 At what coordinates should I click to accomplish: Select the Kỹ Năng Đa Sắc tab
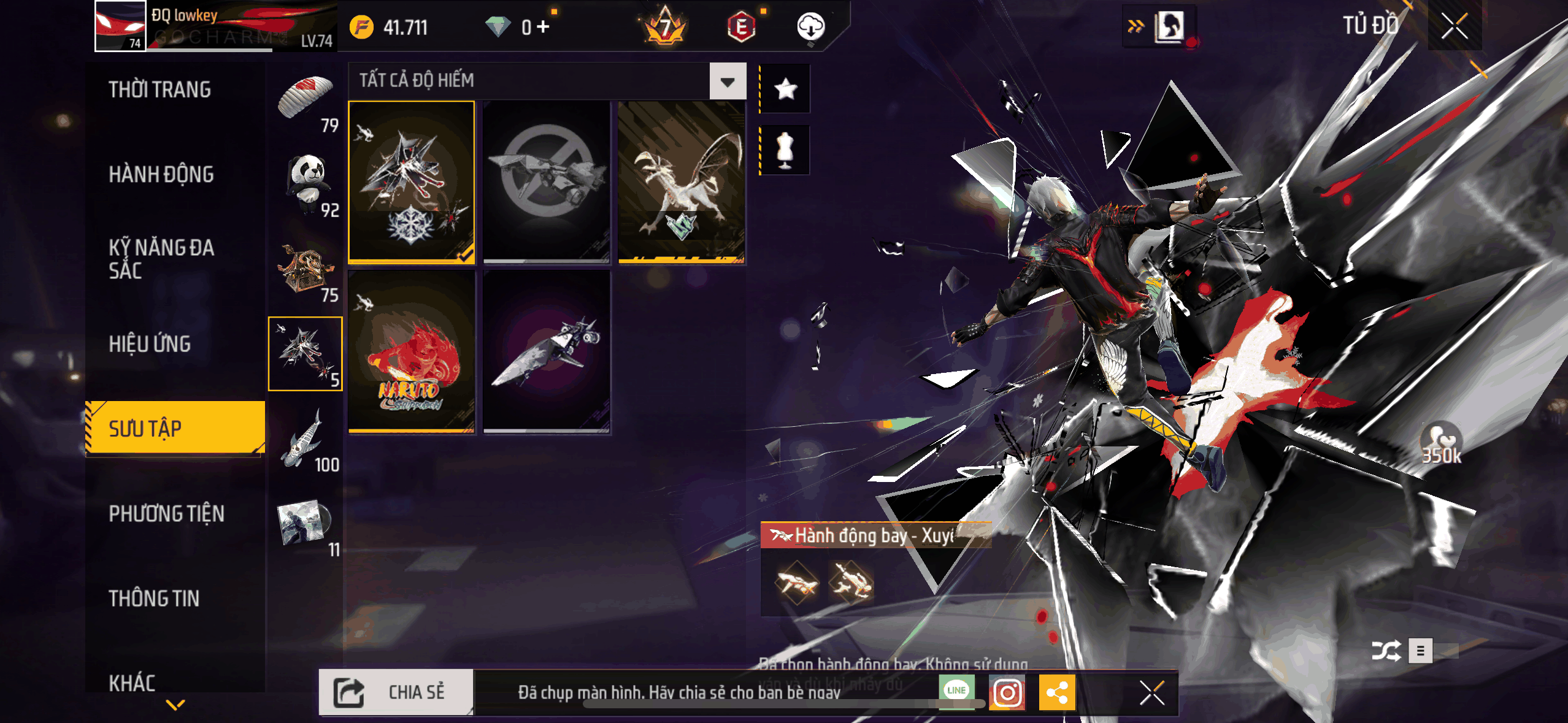click(x=161, y=259)
